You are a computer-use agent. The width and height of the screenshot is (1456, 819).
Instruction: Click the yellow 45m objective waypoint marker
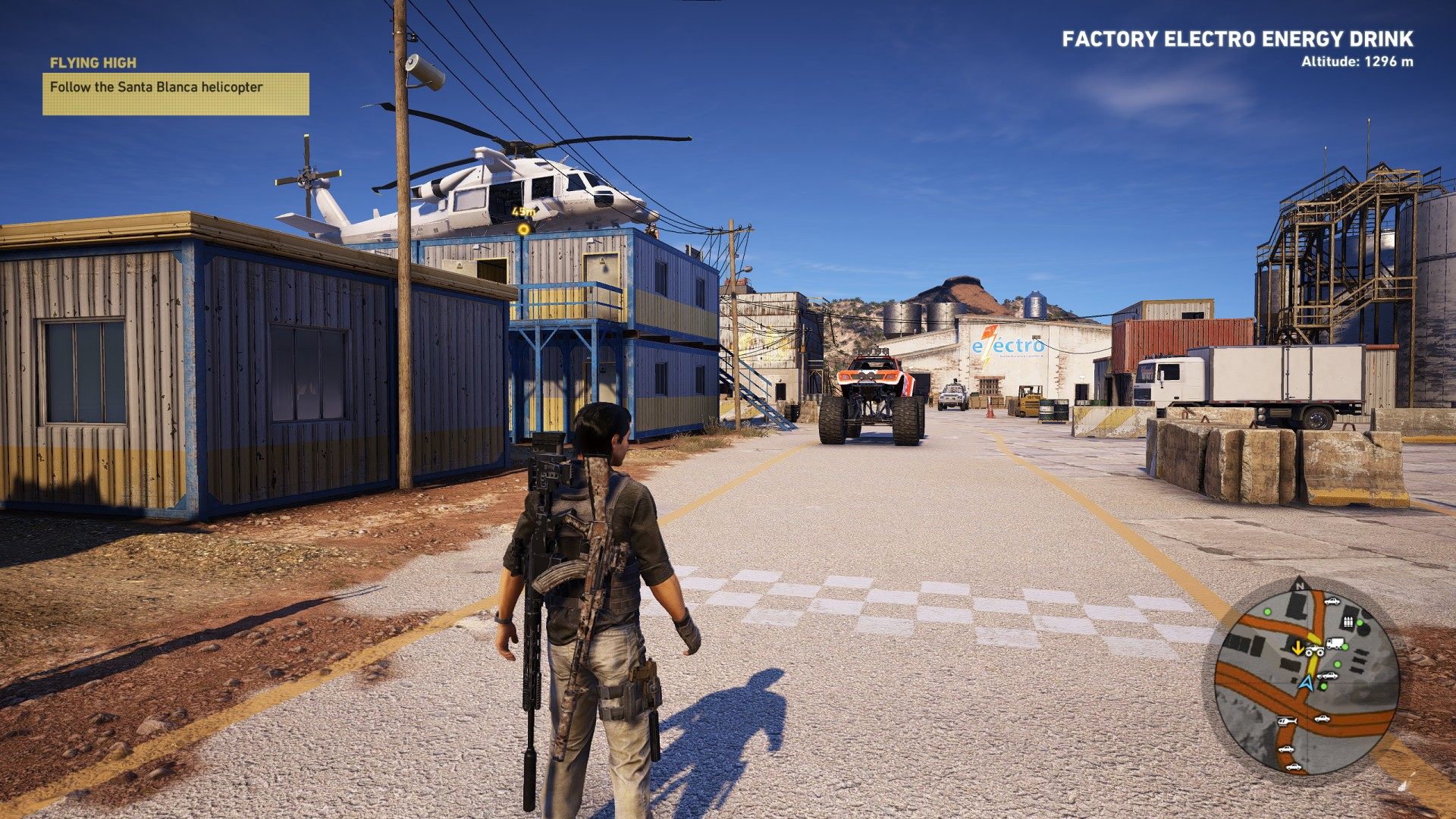[523, 228]
